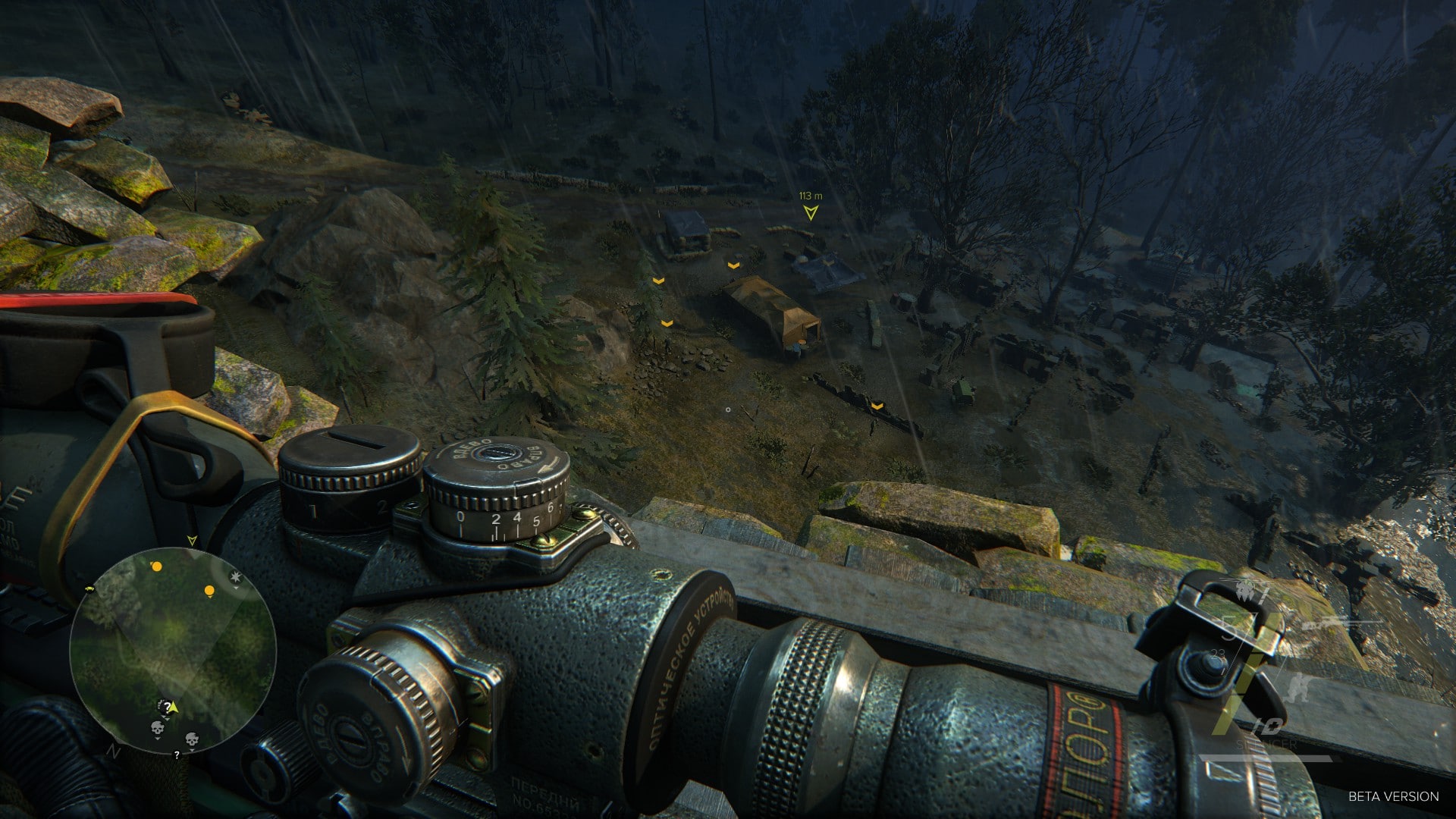Select the yellow player arrow on minimap
This screenshot has width=1456, height=819.
pos(174,708)
